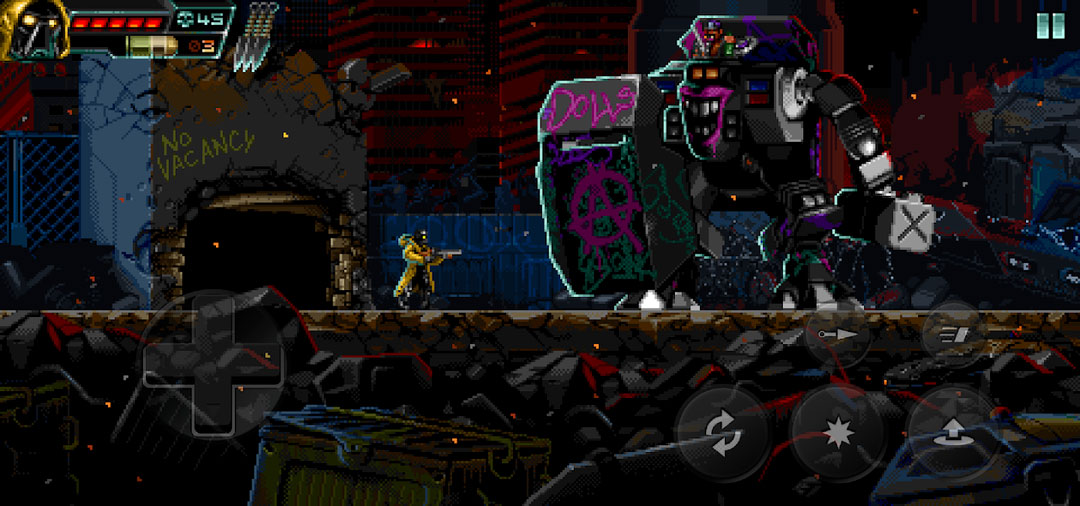Tap the swap weapon circular-arrows button

point(721,432)
